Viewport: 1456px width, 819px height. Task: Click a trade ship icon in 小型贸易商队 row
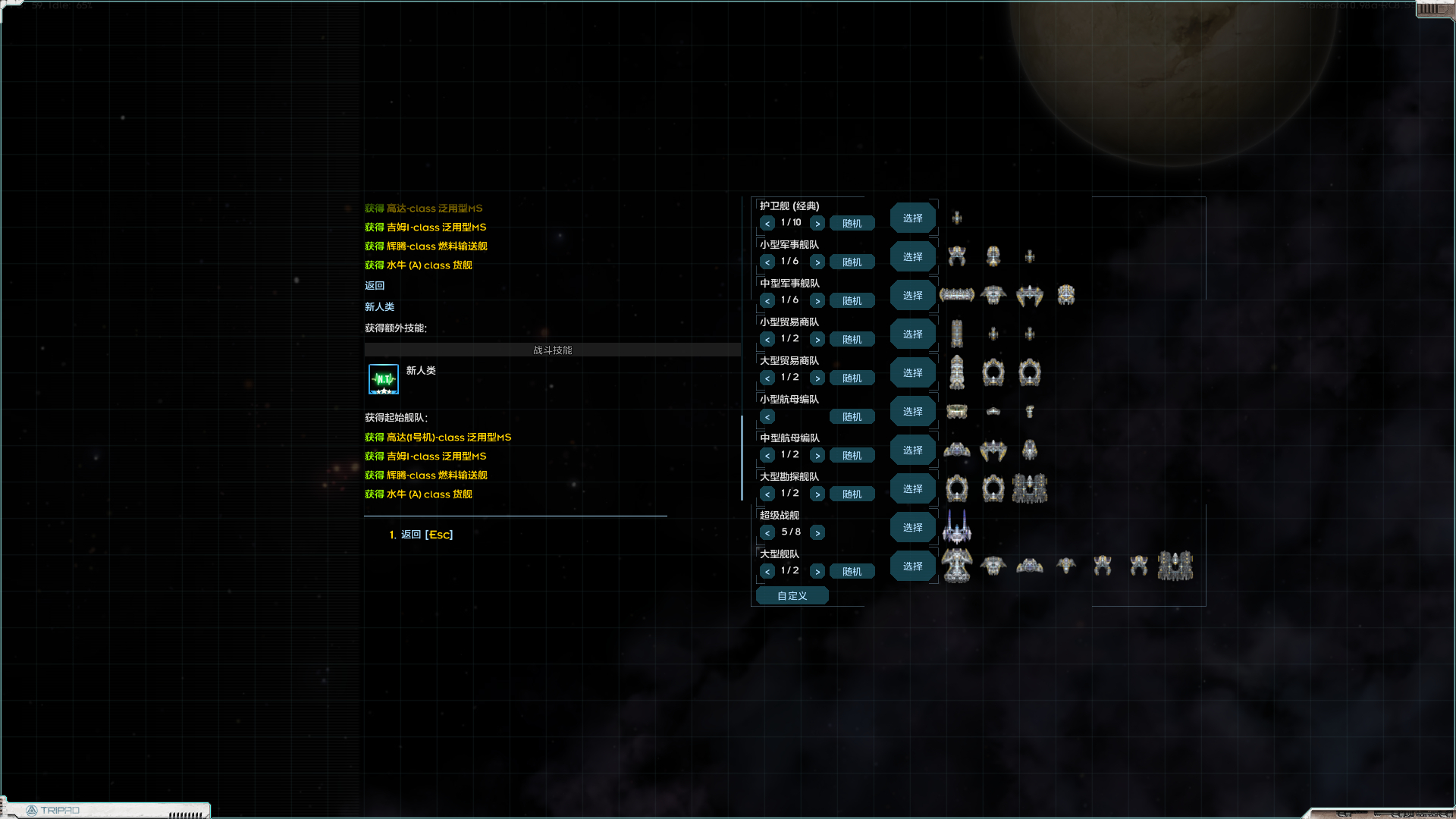pyautogui.click(x=957, y=334)
